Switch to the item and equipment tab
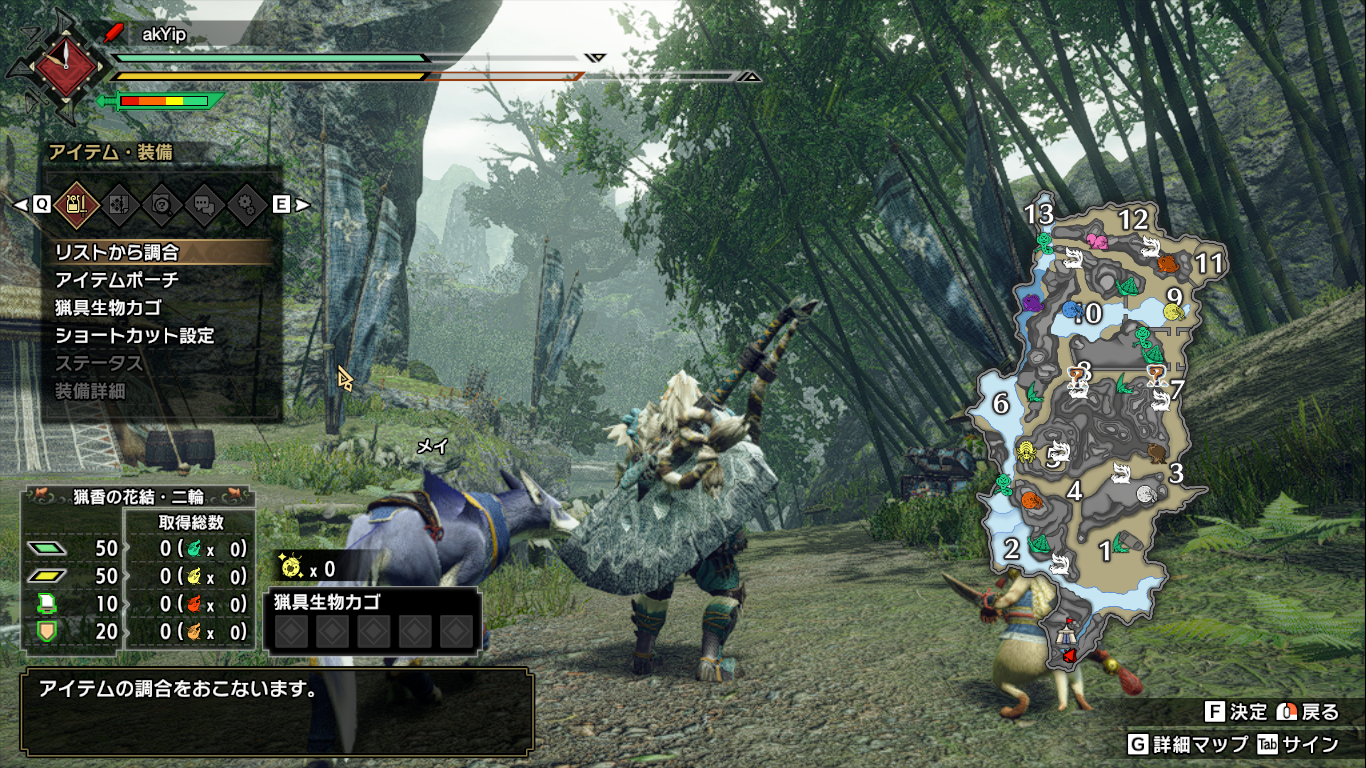Image resolution: width=1366 pixels, height=768 pixels. tap(73, 204)
